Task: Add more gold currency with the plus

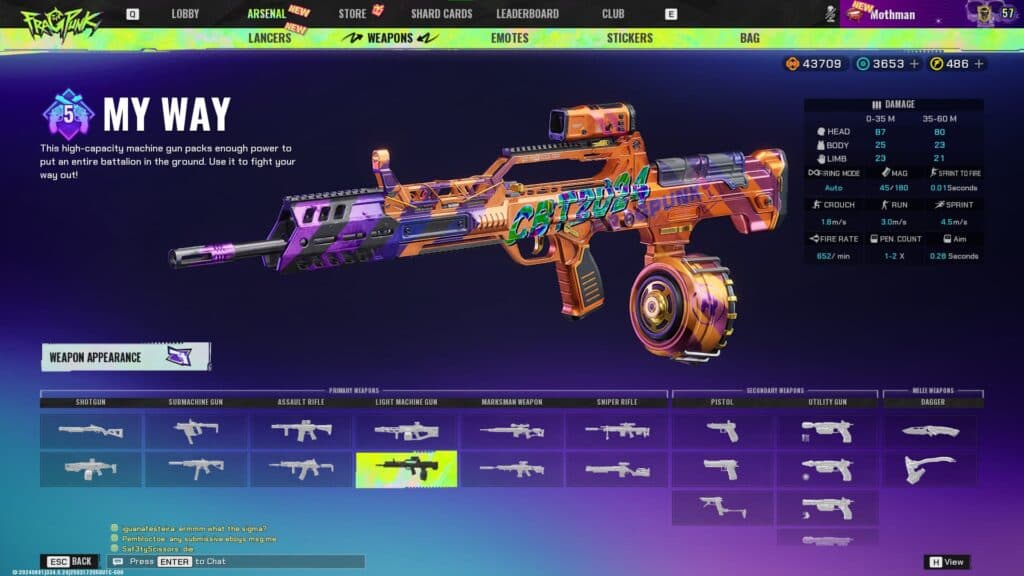Action: (979, 64)
